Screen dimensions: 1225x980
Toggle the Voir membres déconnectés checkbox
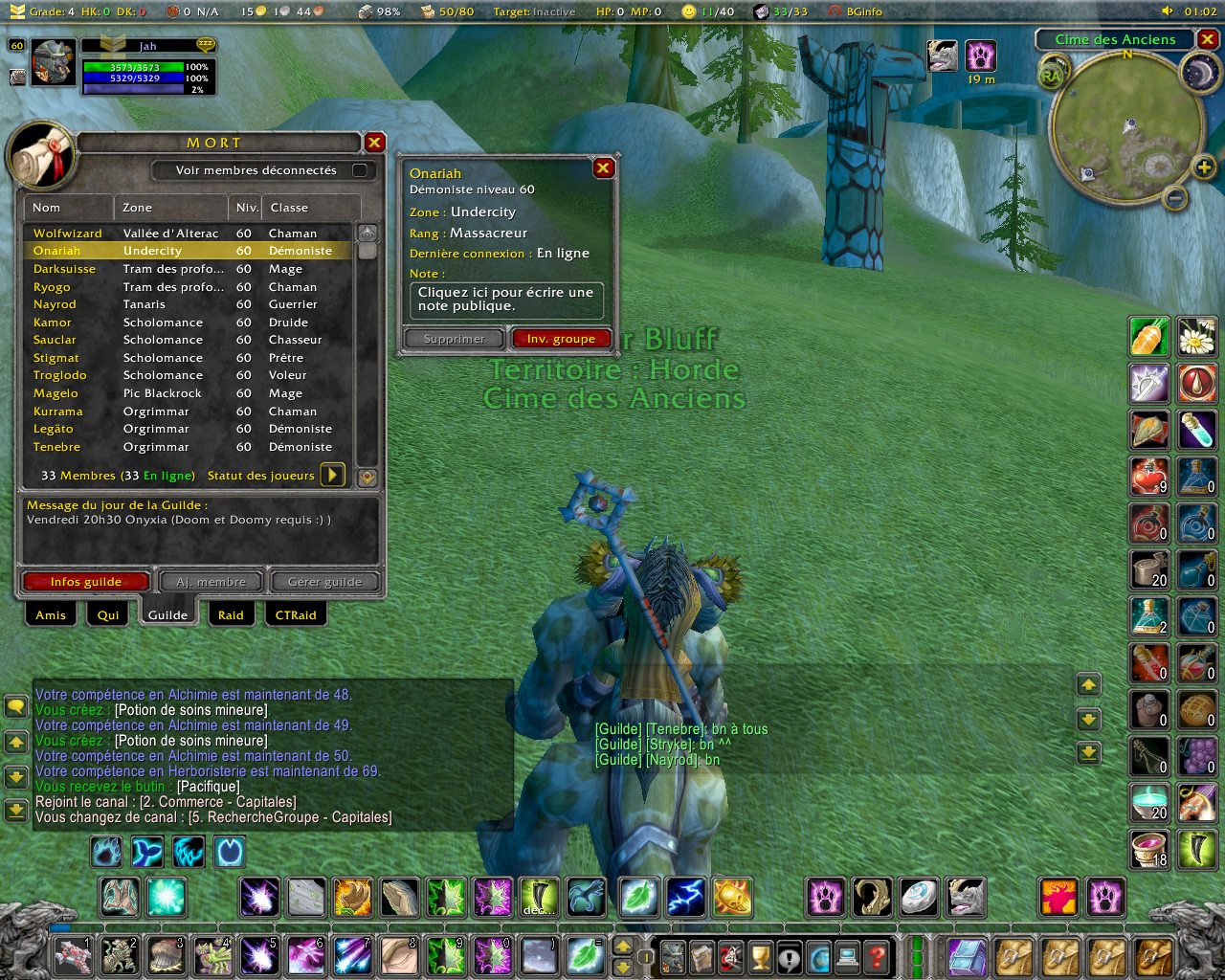[360, 170]
